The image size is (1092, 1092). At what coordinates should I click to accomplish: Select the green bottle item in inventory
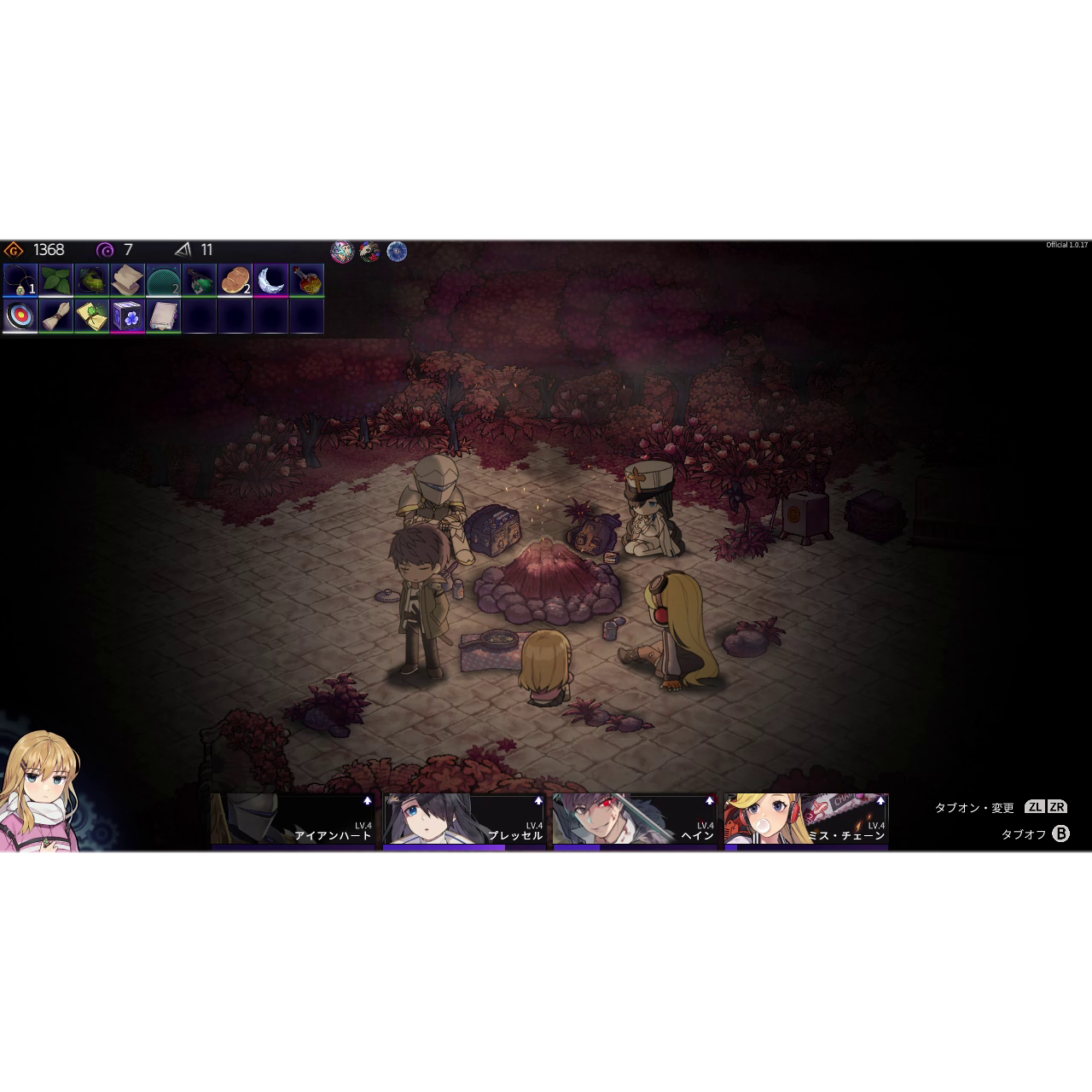pyautogui.click(x=200, y=282)
